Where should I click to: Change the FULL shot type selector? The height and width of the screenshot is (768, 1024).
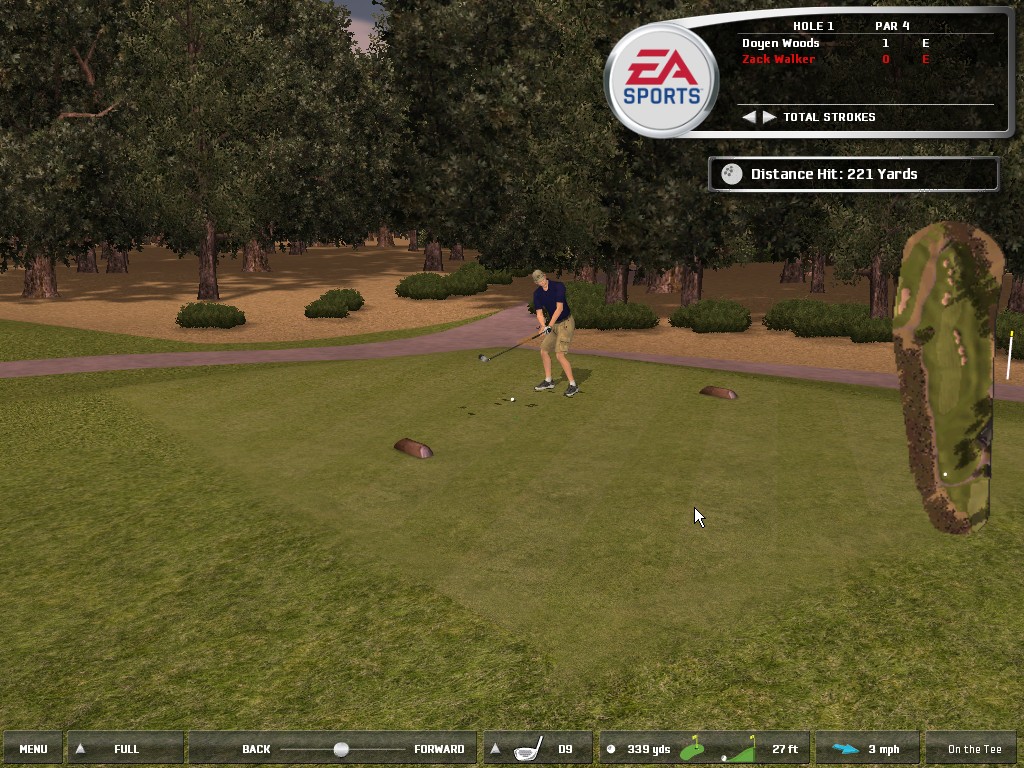125,749
